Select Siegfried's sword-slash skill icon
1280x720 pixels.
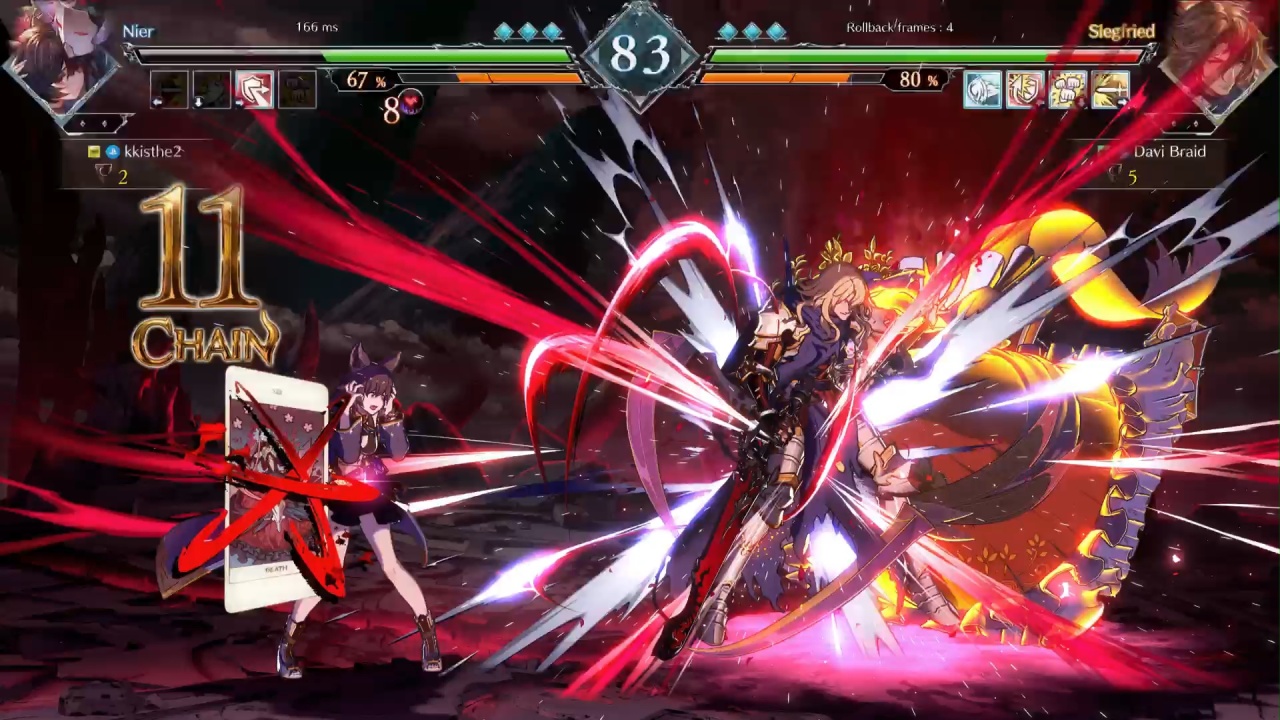1112,90
